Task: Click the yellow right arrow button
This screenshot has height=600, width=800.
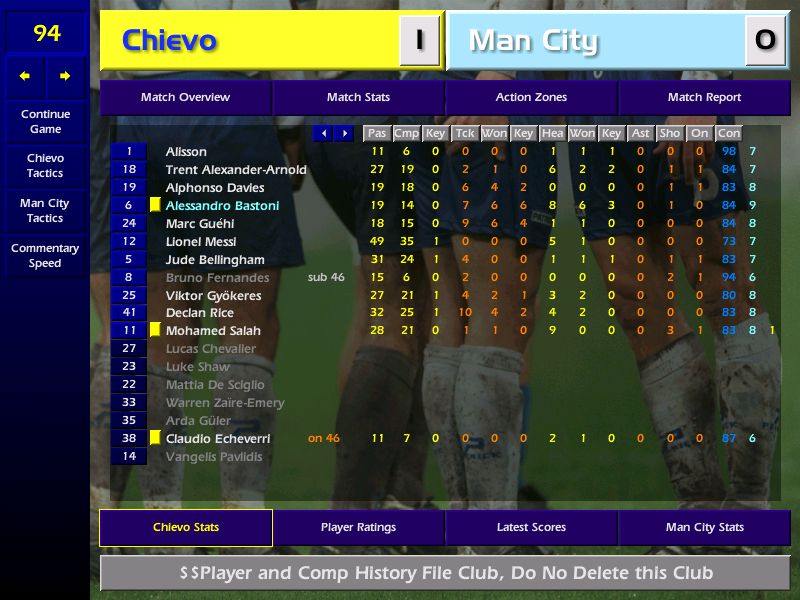Action: (65, 76)
